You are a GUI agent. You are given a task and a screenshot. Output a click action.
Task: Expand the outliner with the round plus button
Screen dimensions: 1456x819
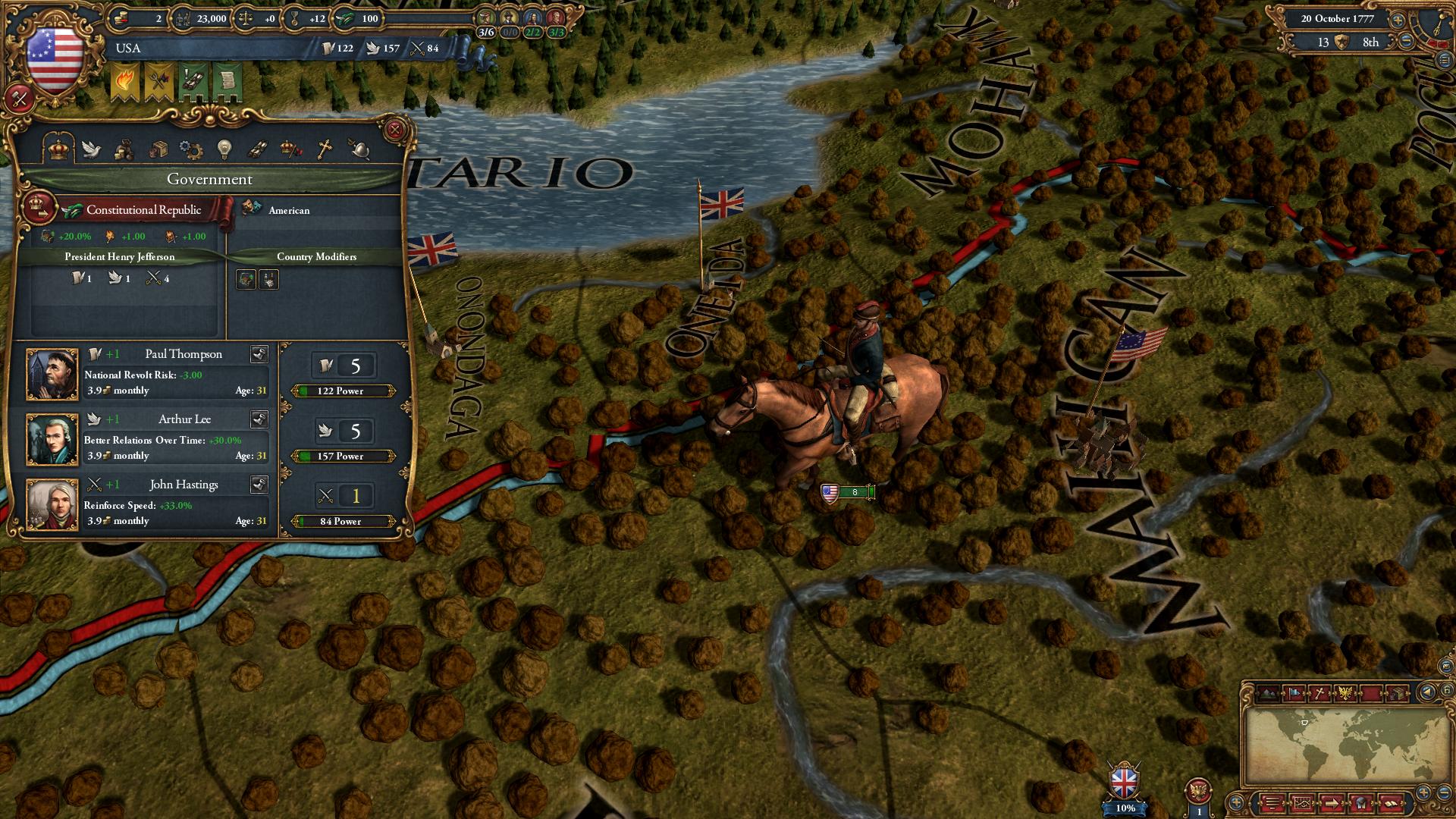tap(1424, 793)
